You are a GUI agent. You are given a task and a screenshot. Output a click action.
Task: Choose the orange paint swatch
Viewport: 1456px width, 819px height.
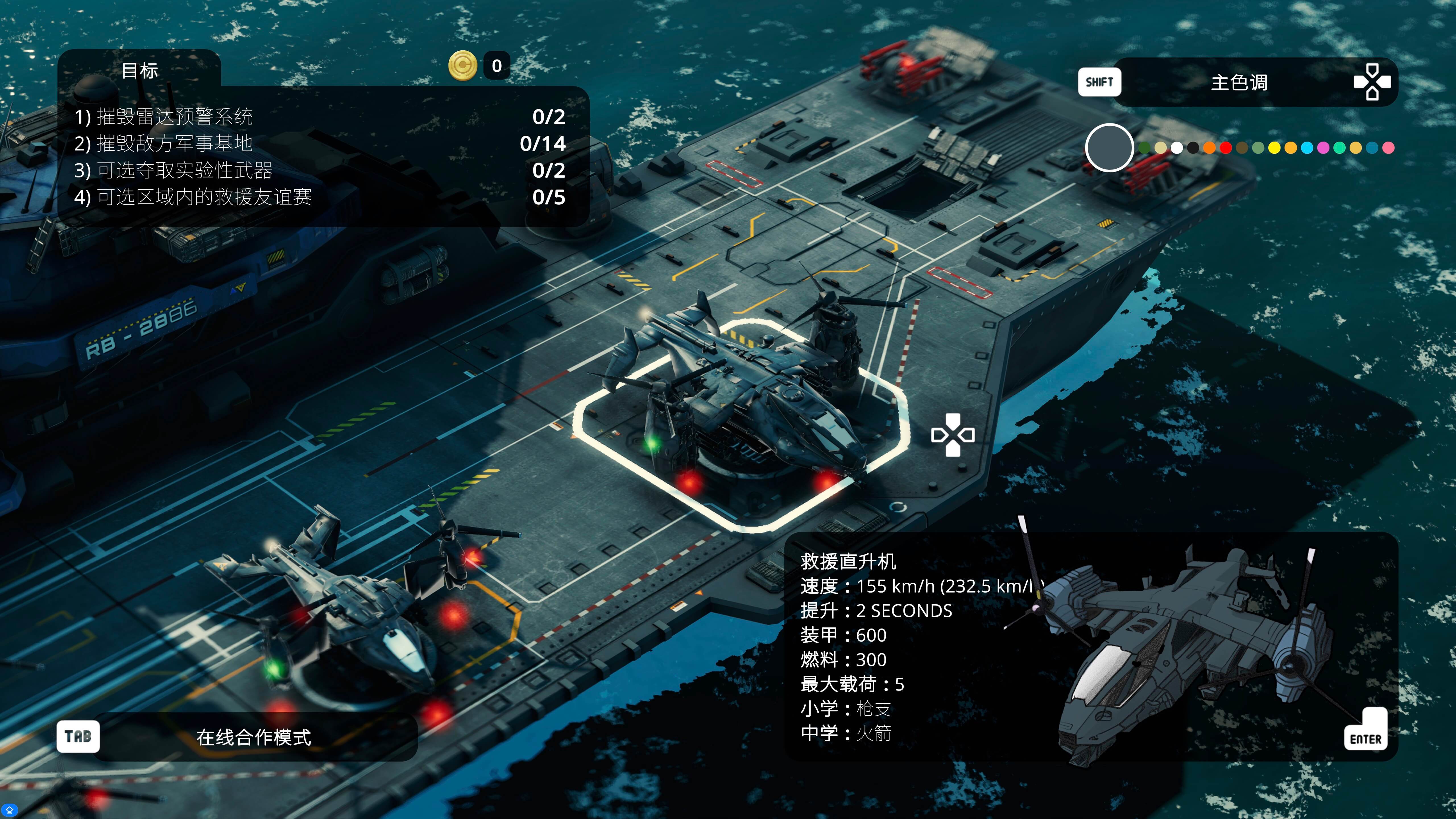(1209, 148)
